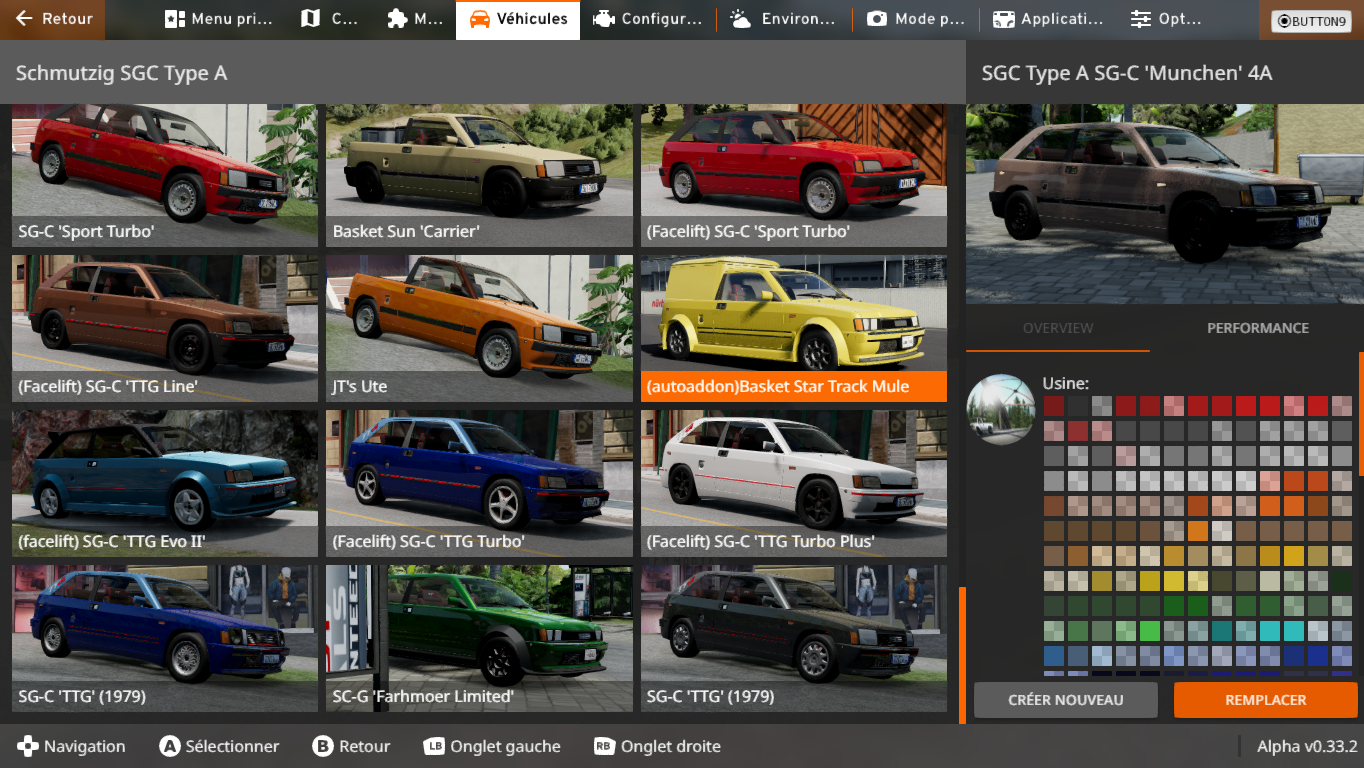Open the Applications tab

(x=1047, y=19)
